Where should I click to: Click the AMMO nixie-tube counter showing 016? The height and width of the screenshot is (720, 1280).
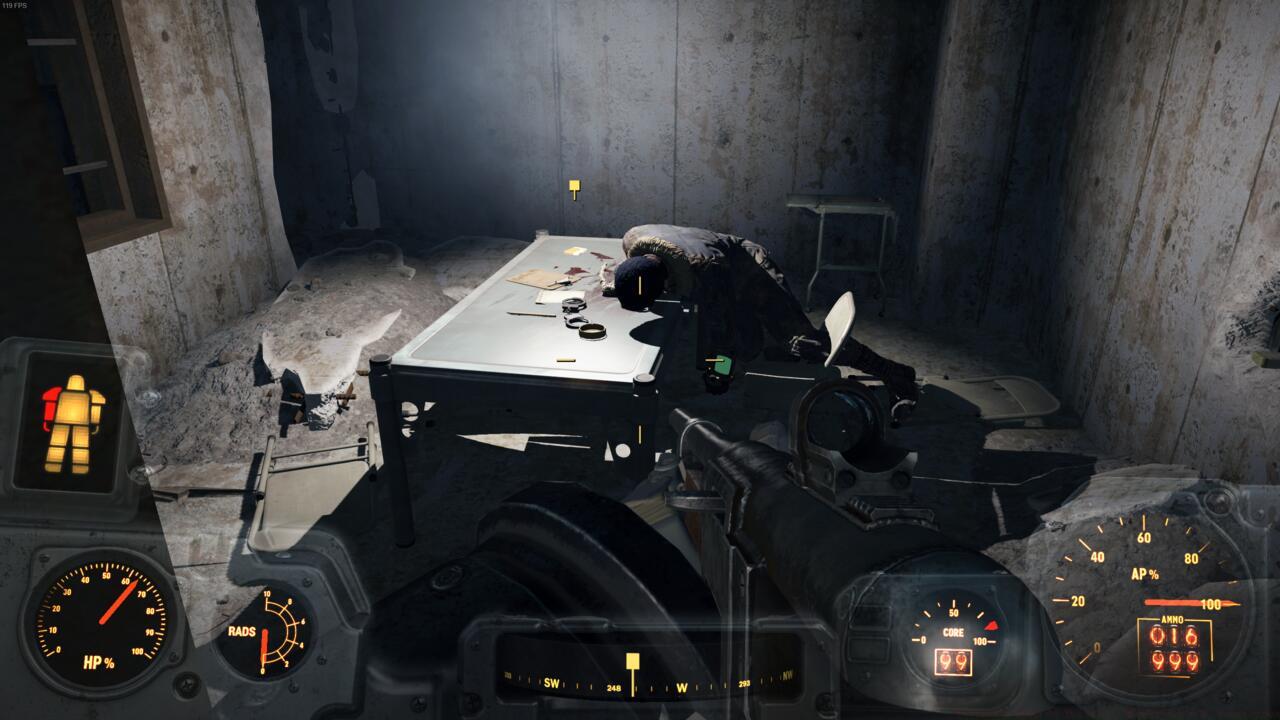pos(1176,637)
